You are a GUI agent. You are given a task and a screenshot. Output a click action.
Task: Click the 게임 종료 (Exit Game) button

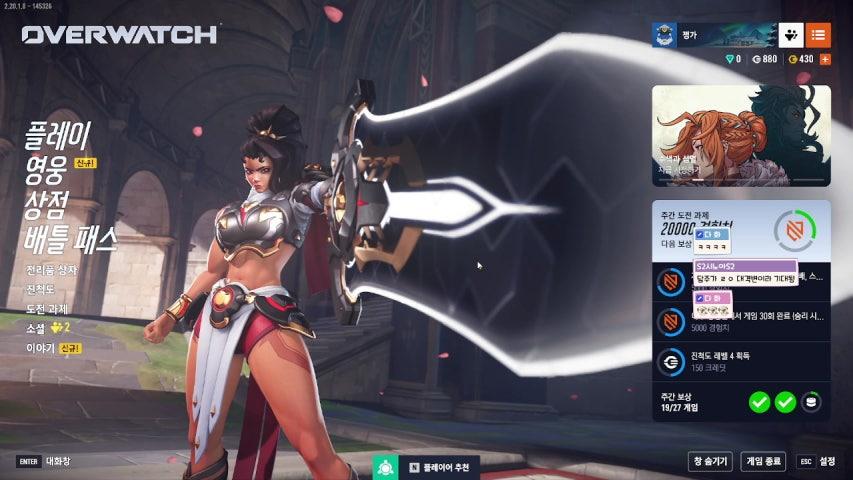coord(763,461)
